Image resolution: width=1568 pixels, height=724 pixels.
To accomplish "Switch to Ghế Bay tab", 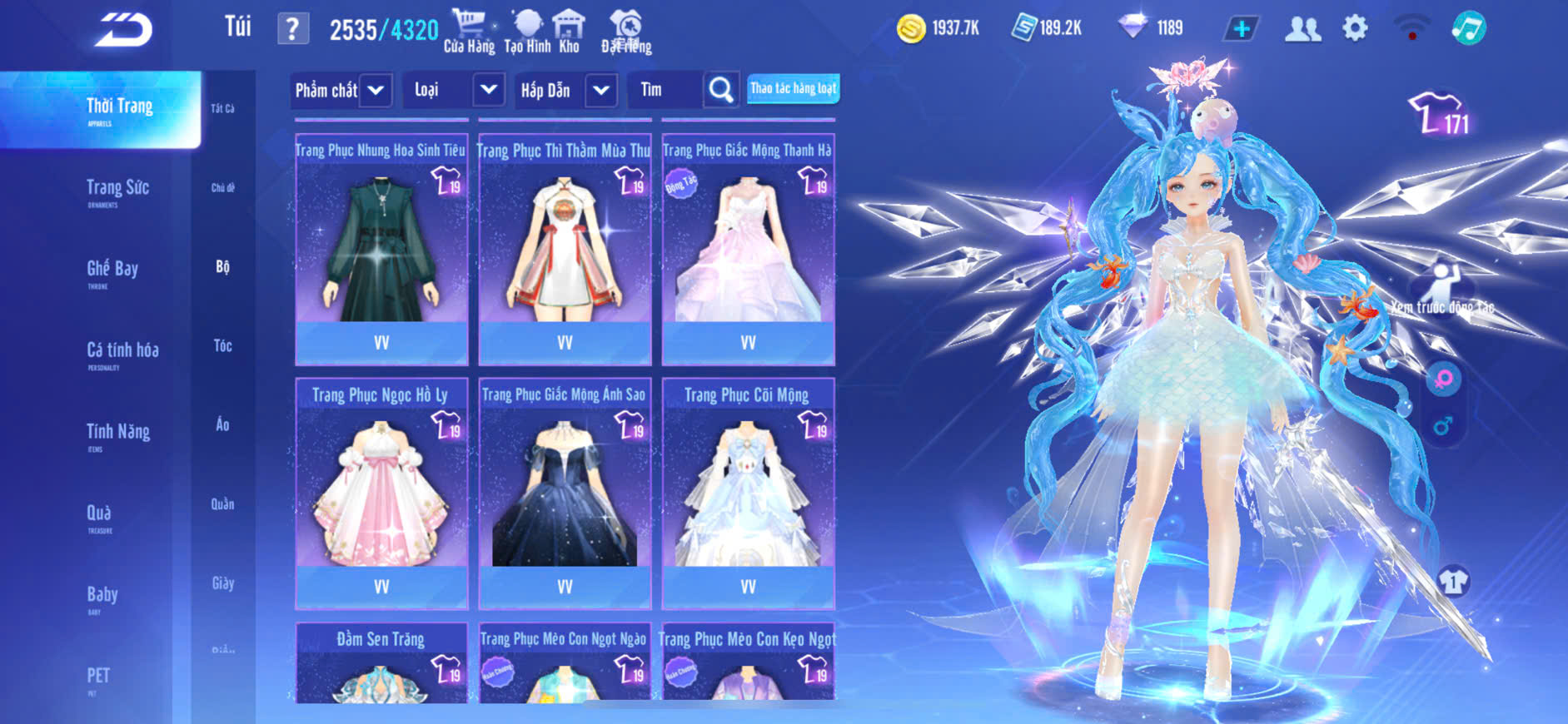I will click(x=112, y=270).
